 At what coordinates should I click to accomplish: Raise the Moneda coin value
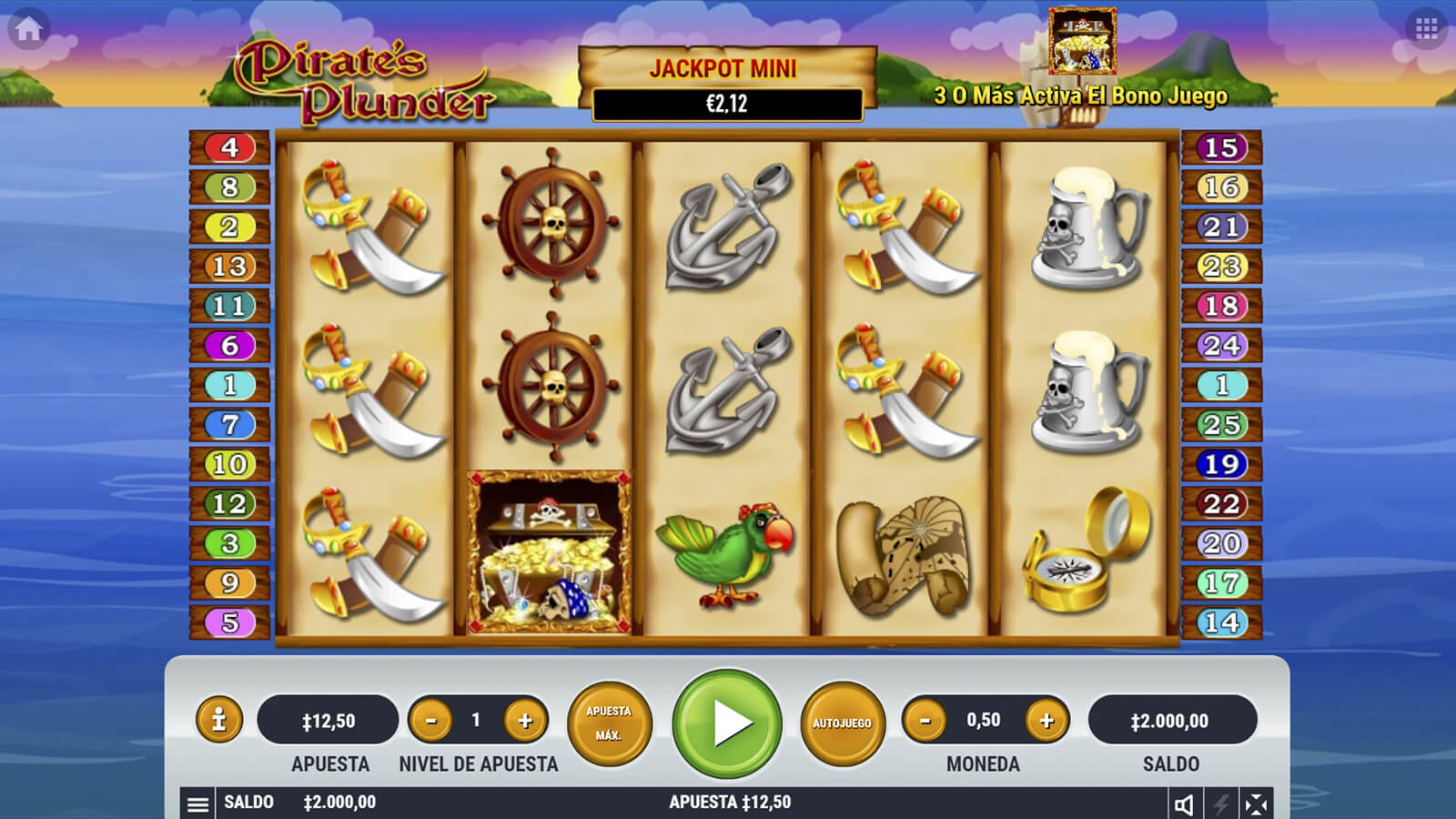[1046, 721]
